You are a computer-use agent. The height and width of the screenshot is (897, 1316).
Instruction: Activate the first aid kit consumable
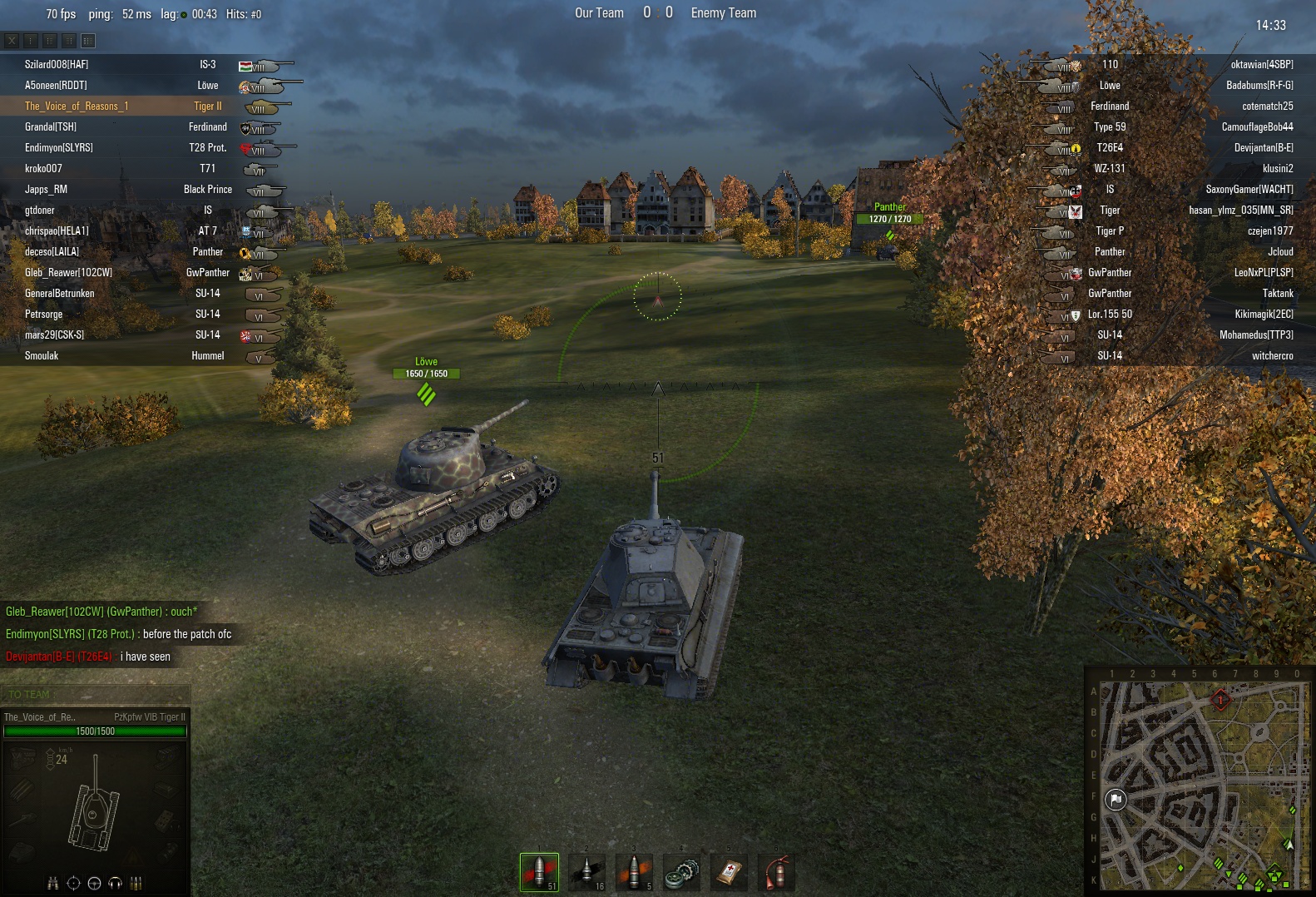point(729,871)
